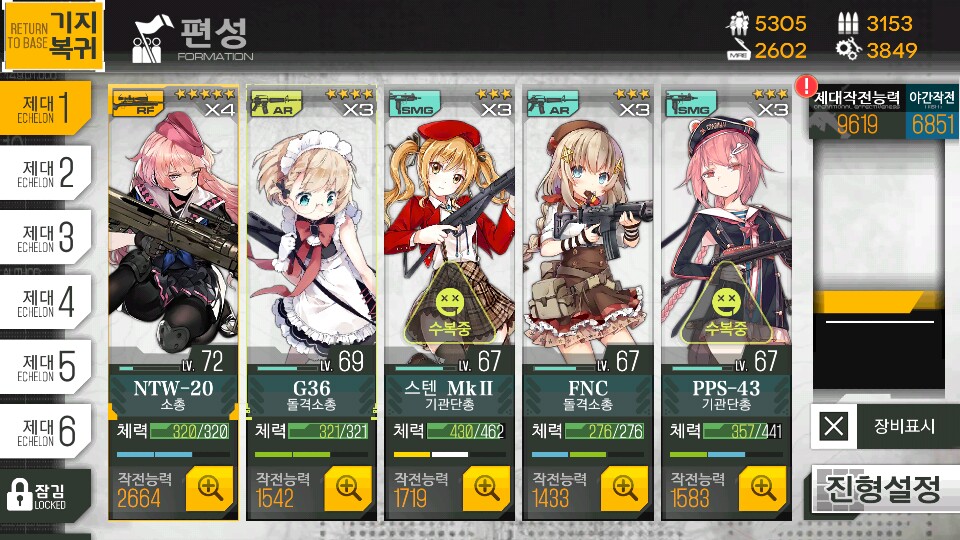Select the Echelon 1 tab
Viewport: 960px width, 540px height.
(x=46, y=108)
